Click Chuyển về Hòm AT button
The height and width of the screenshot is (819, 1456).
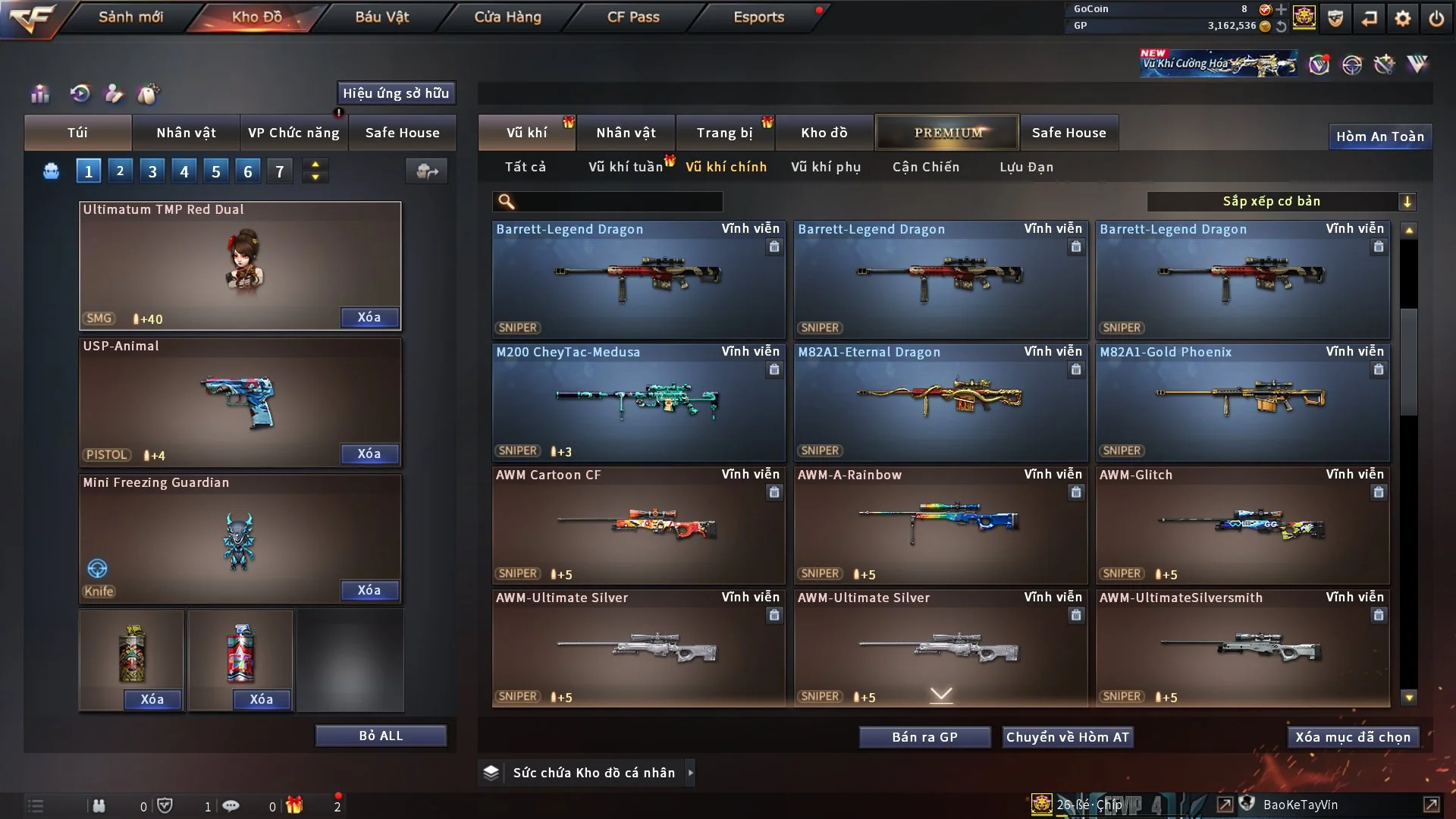[x=1068, y=737]
